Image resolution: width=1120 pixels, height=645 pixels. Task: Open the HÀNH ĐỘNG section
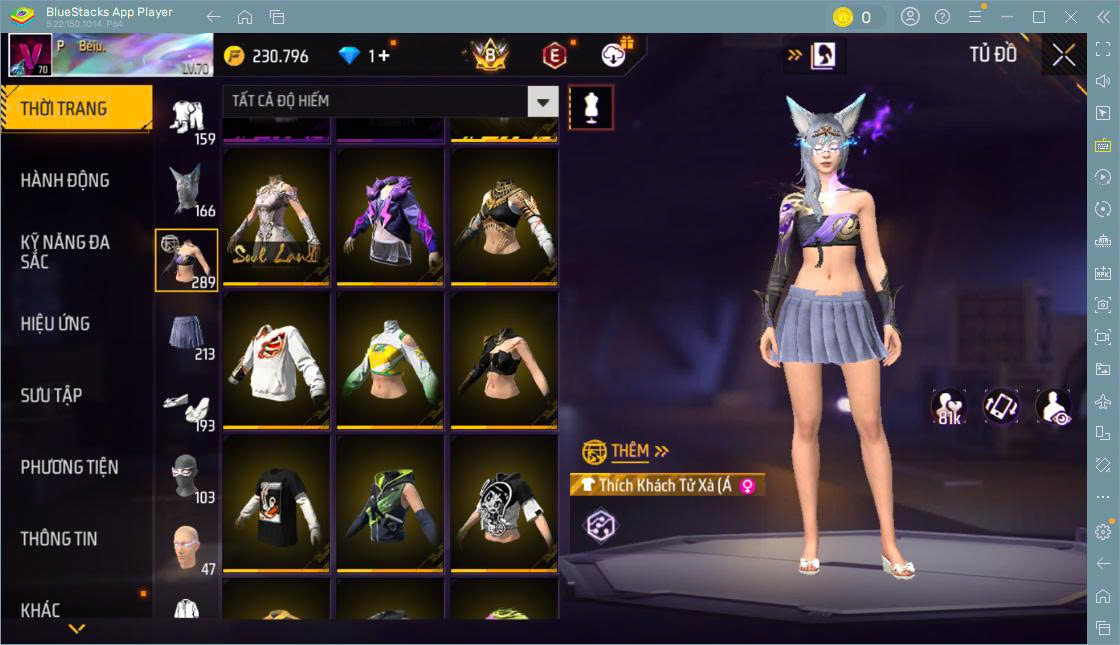coord(65,181)
